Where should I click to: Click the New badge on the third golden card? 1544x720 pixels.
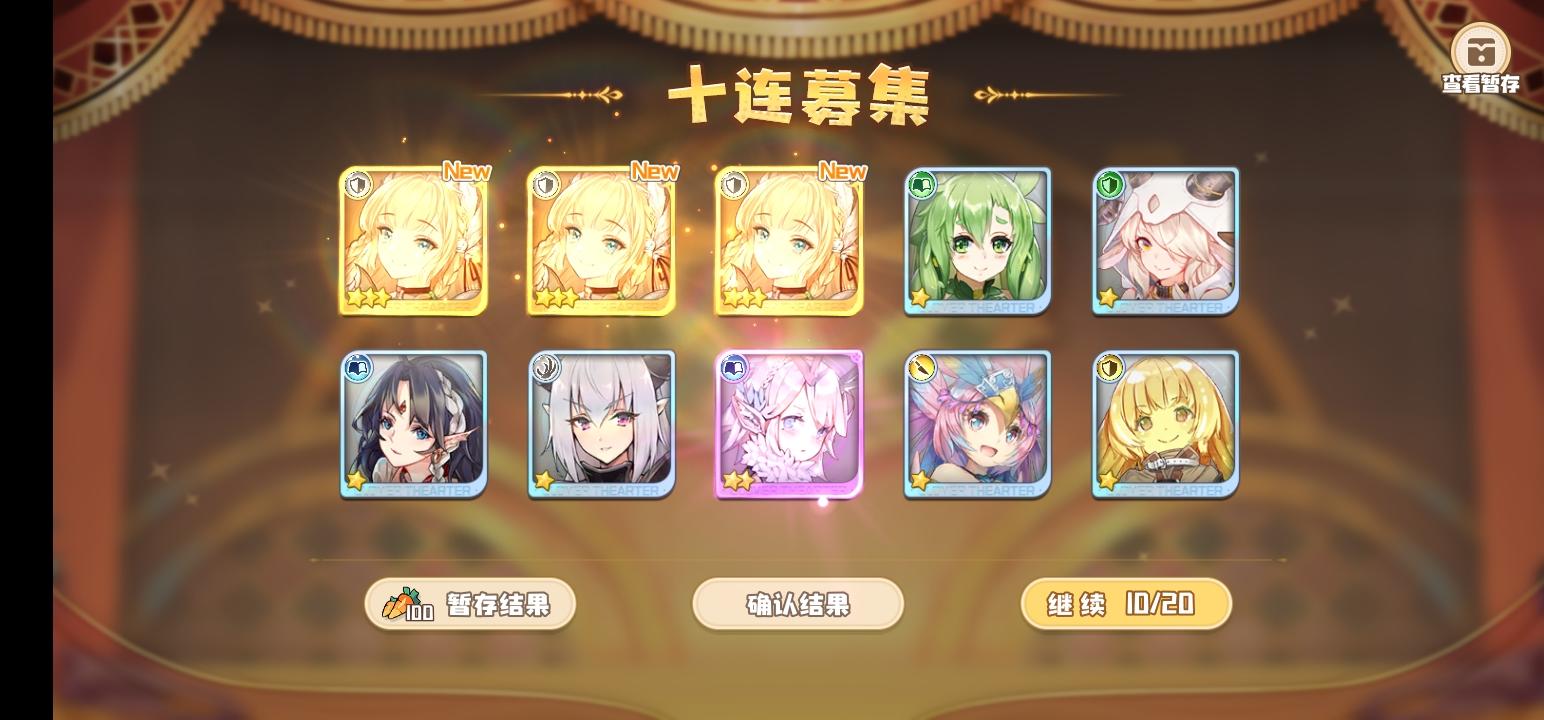point(843,172)
